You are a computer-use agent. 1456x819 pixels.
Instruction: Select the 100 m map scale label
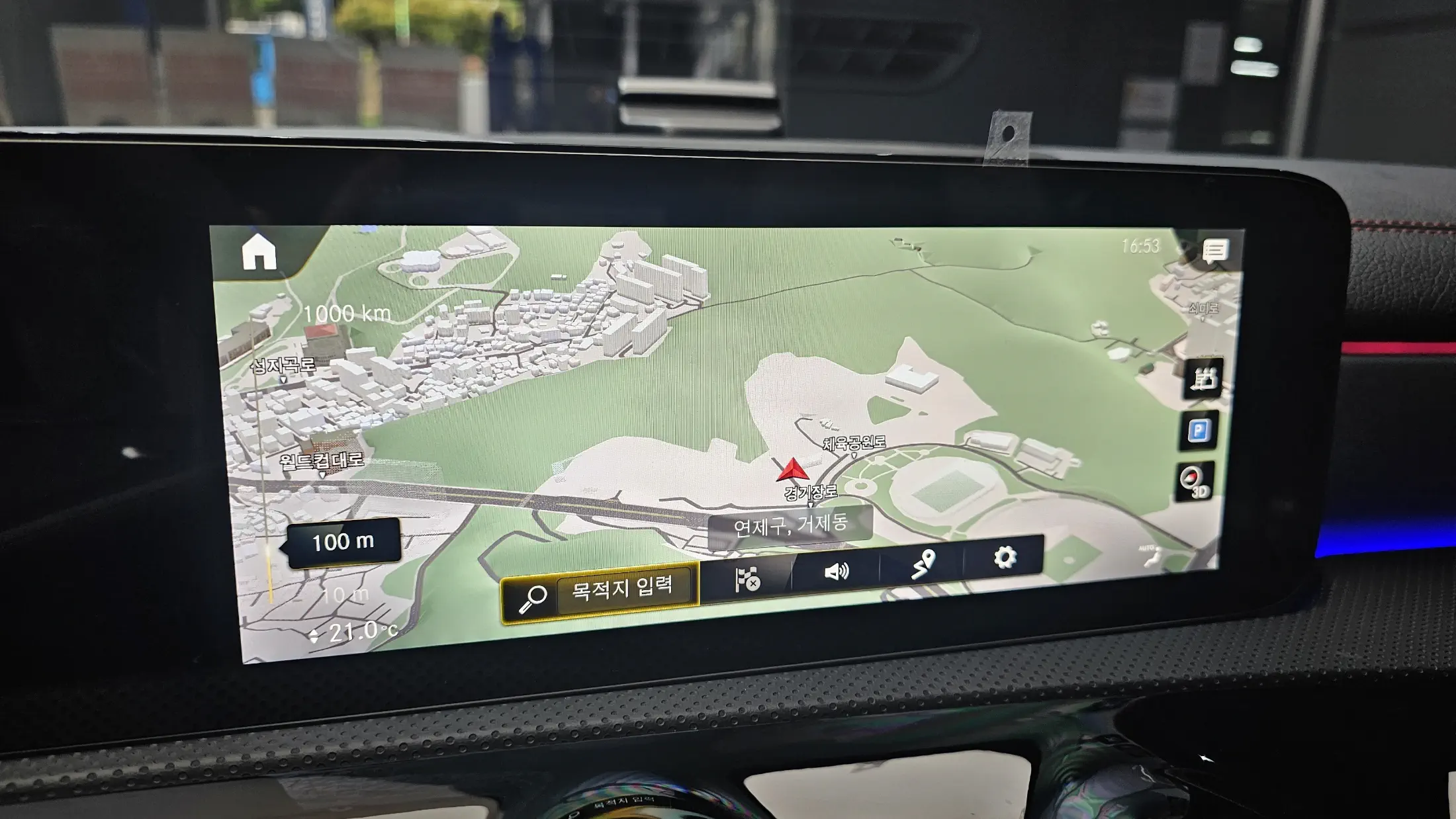click(343, 542)
